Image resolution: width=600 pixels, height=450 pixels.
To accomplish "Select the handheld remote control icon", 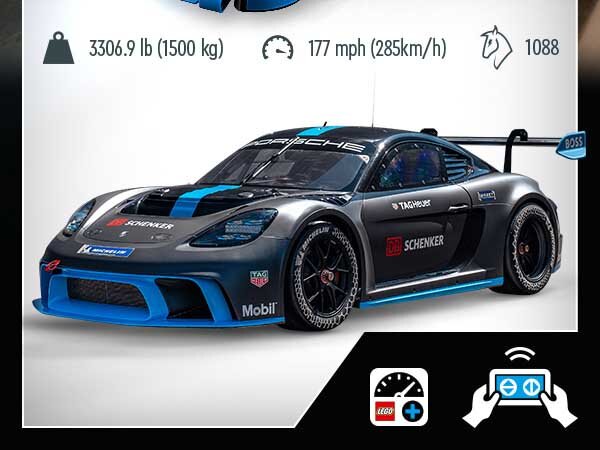I will [x=520, y=390].
